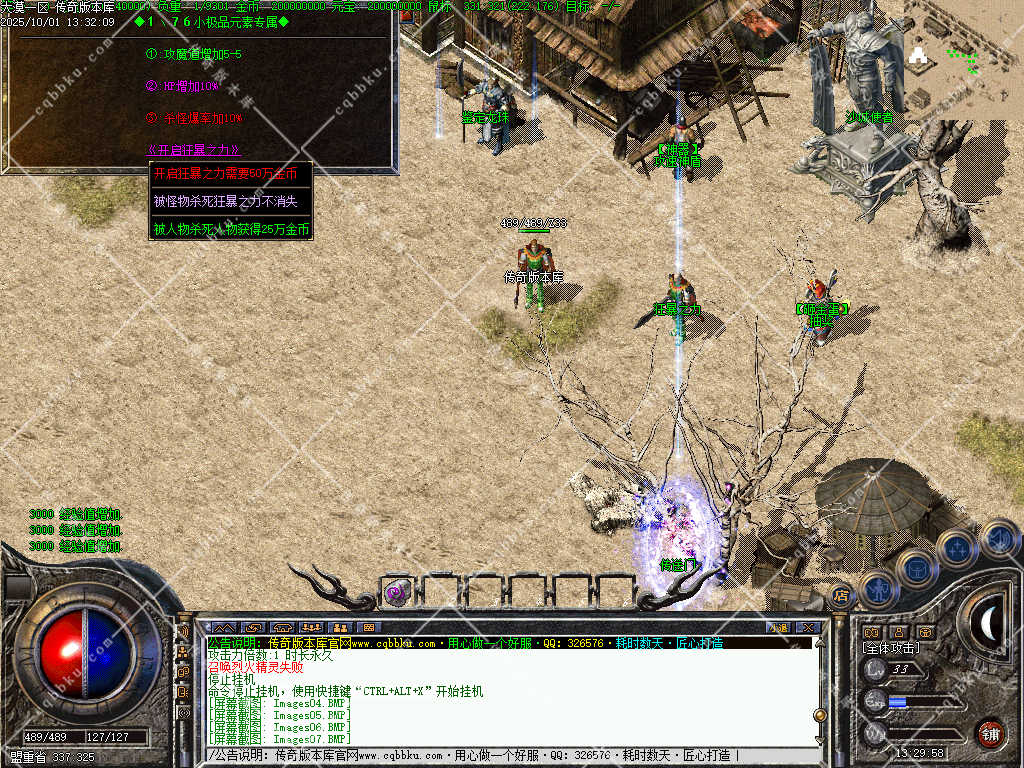Open the minimap in the corner
The image size is (1024, 768).
pyautogui.click(x=964, y=60)
